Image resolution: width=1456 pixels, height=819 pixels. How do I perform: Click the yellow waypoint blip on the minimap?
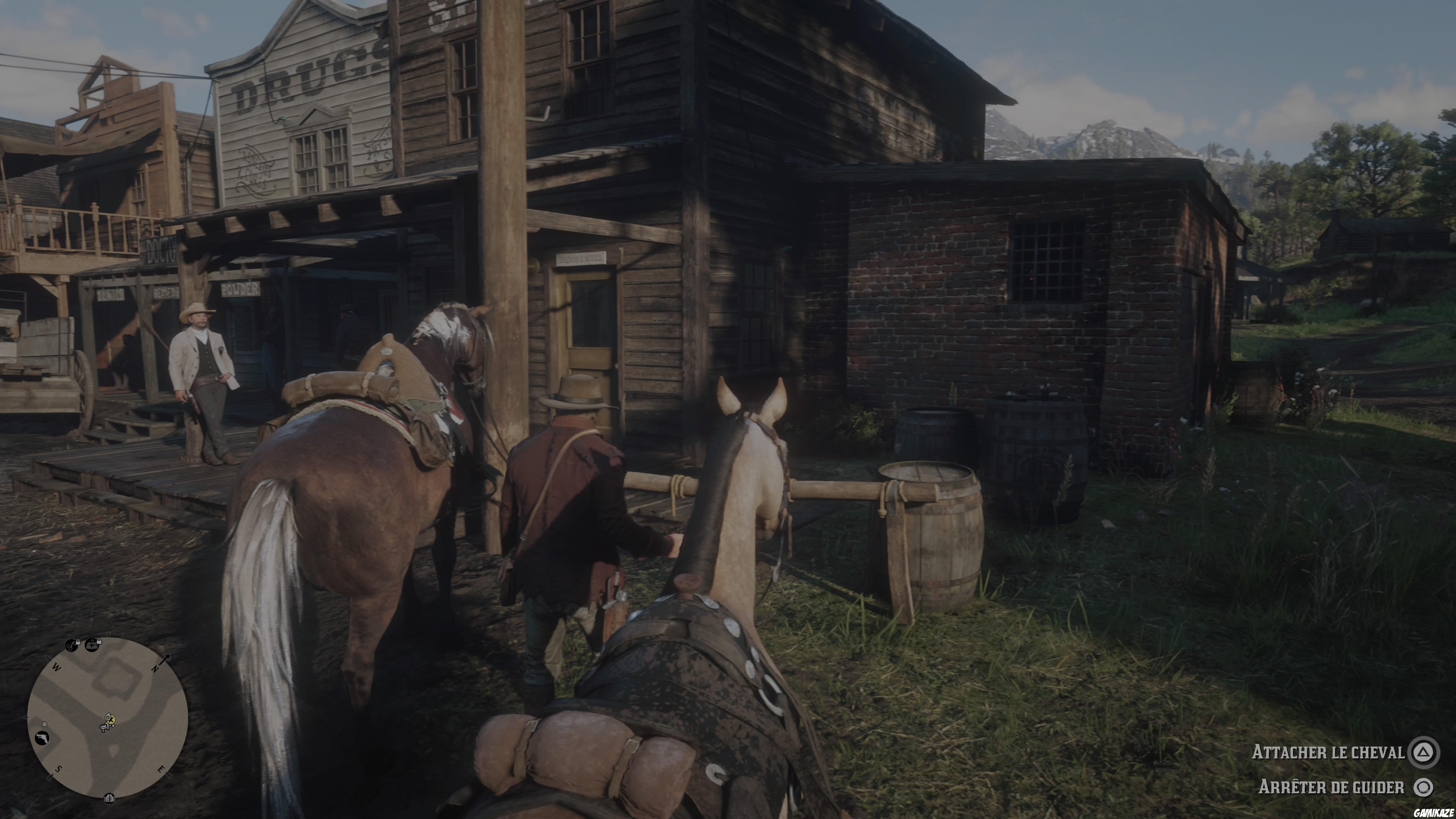(x=111, y=720)
